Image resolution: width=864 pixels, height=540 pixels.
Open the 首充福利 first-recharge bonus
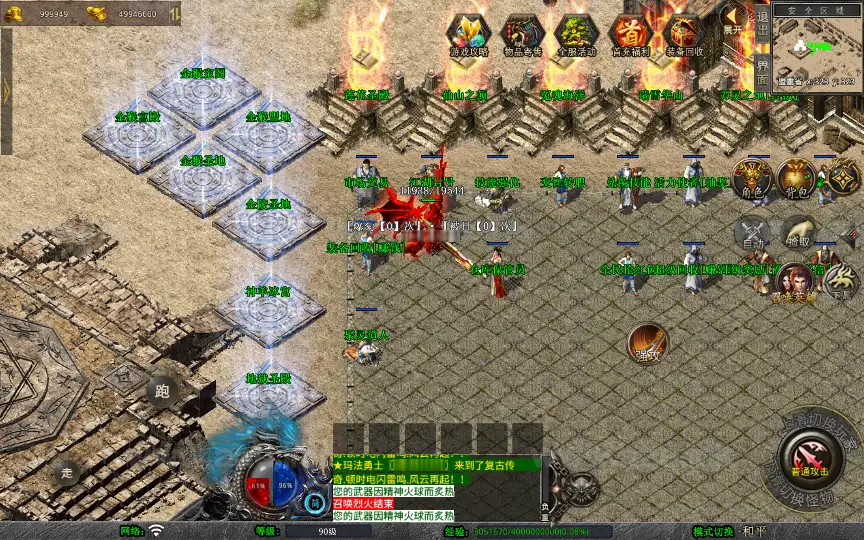[x=630, y=35]
